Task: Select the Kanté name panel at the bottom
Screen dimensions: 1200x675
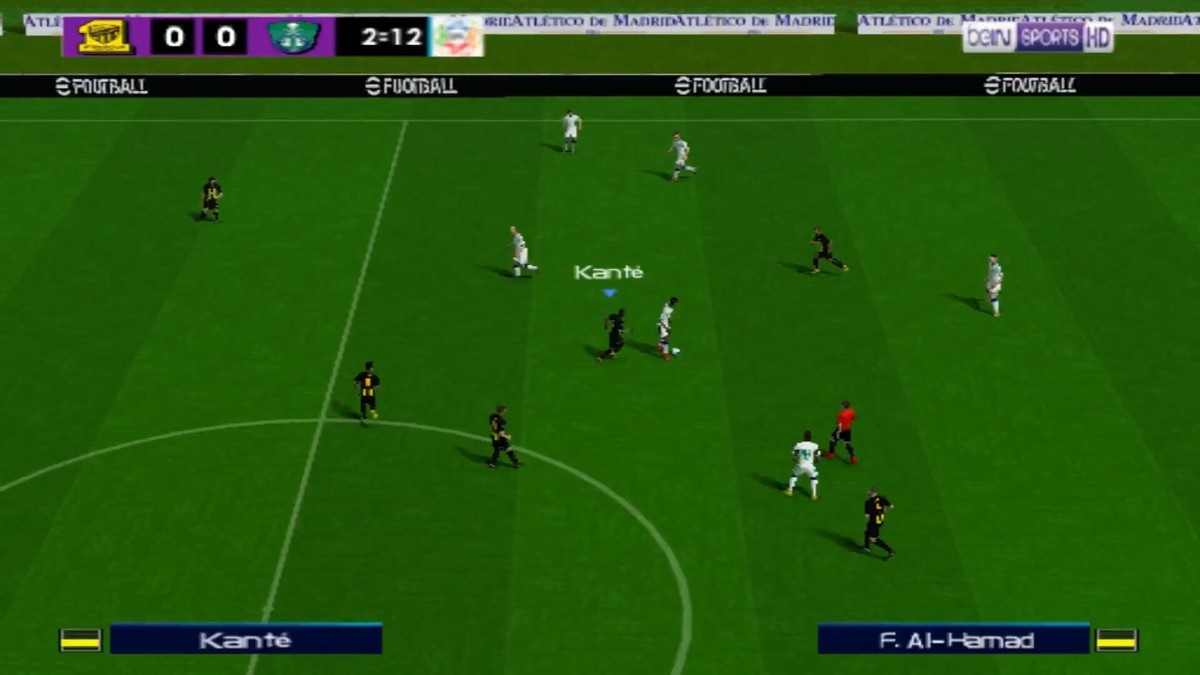Action: point(245,639)
